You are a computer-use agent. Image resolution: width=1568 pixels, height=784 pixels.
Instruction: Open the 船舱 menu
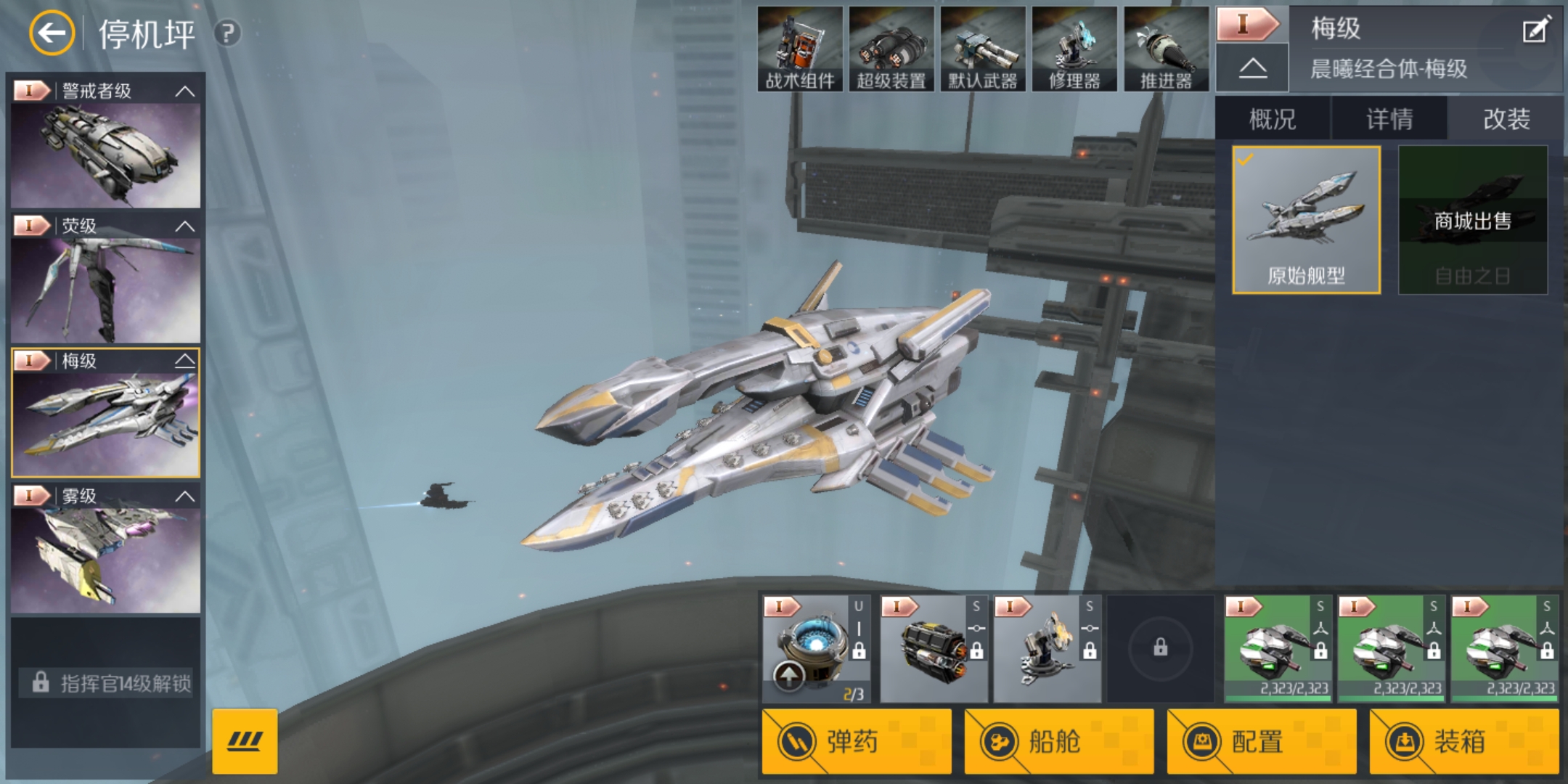coord(1059,741)
